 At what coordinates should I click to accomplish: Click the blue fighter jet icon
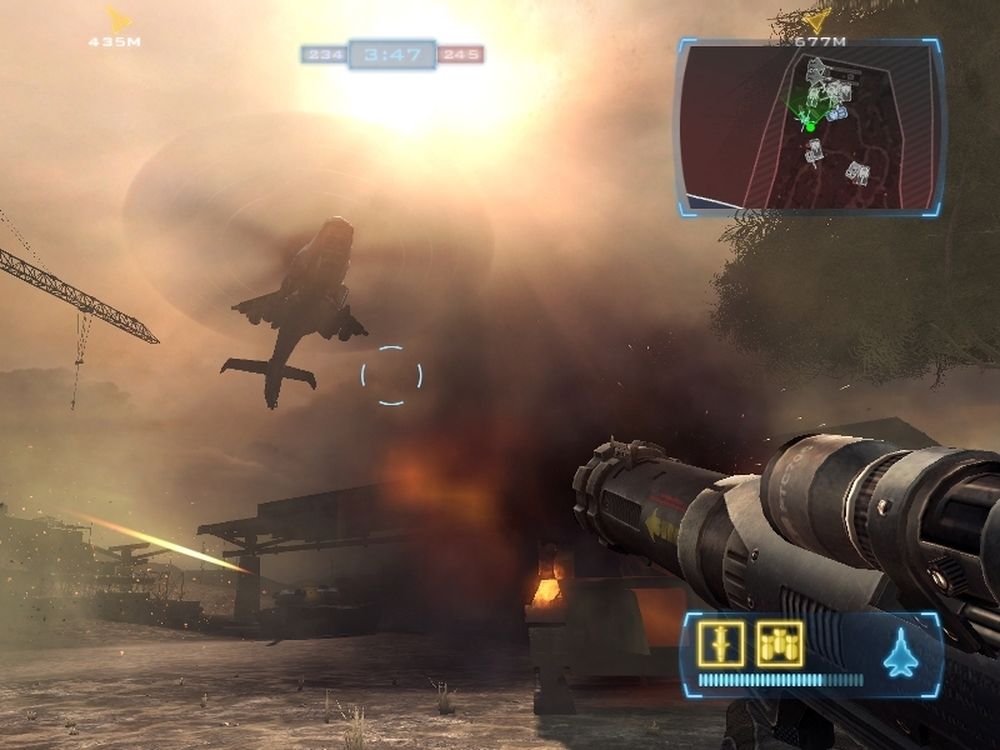900,653
